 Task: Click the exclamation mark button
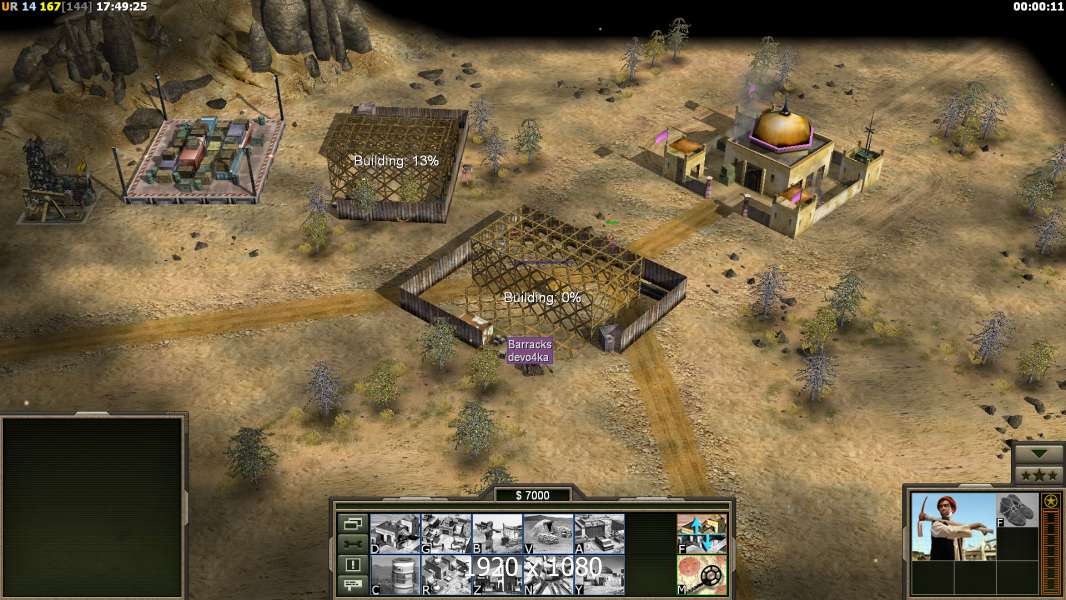pos(352,565)
